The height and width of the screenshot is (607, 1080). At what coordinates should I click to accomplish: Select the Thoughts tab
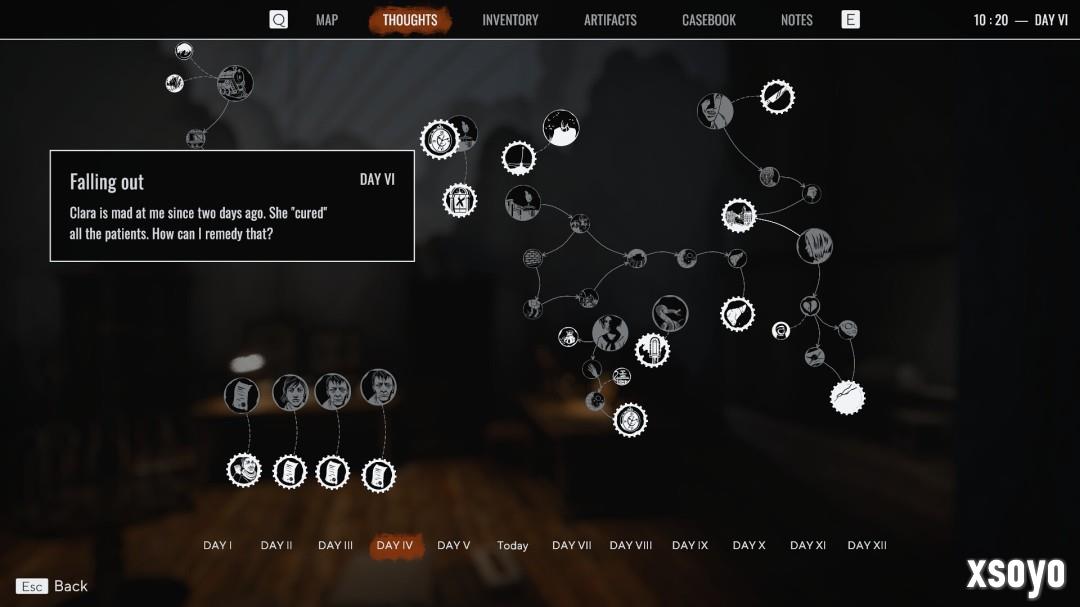[410, 20]
